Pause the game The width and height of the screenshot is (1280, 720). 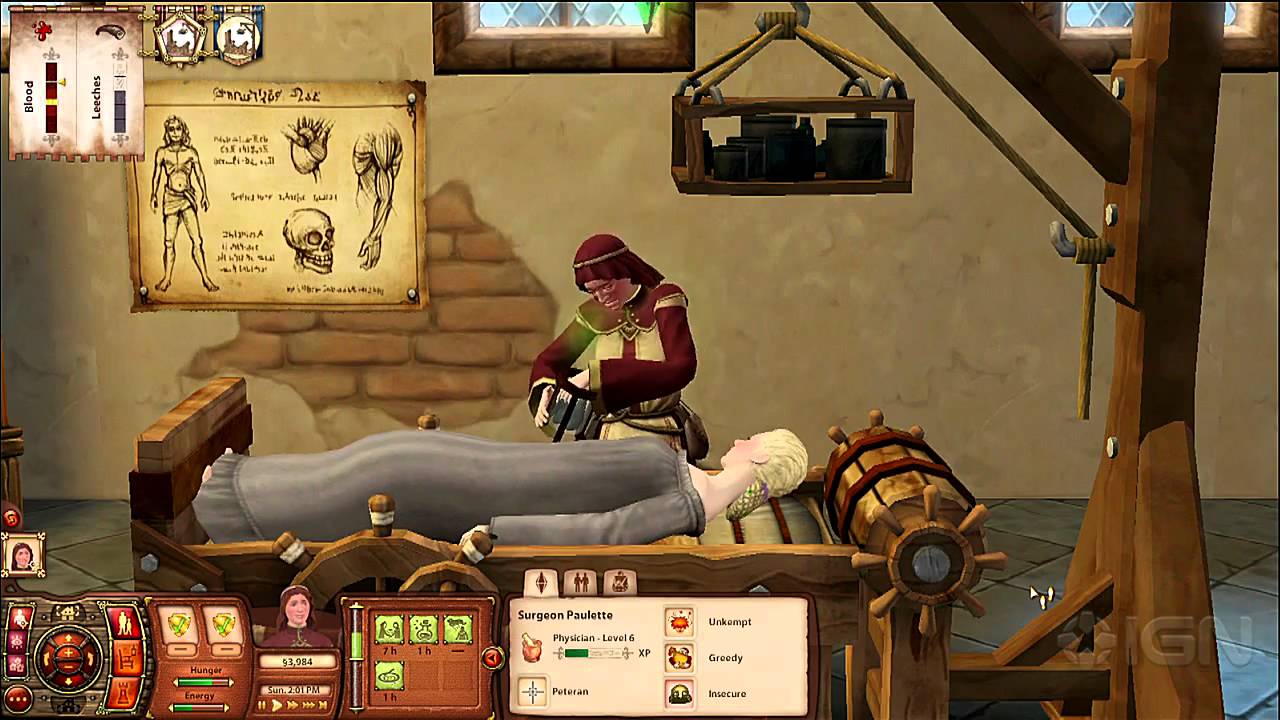[x=263, y=705]
